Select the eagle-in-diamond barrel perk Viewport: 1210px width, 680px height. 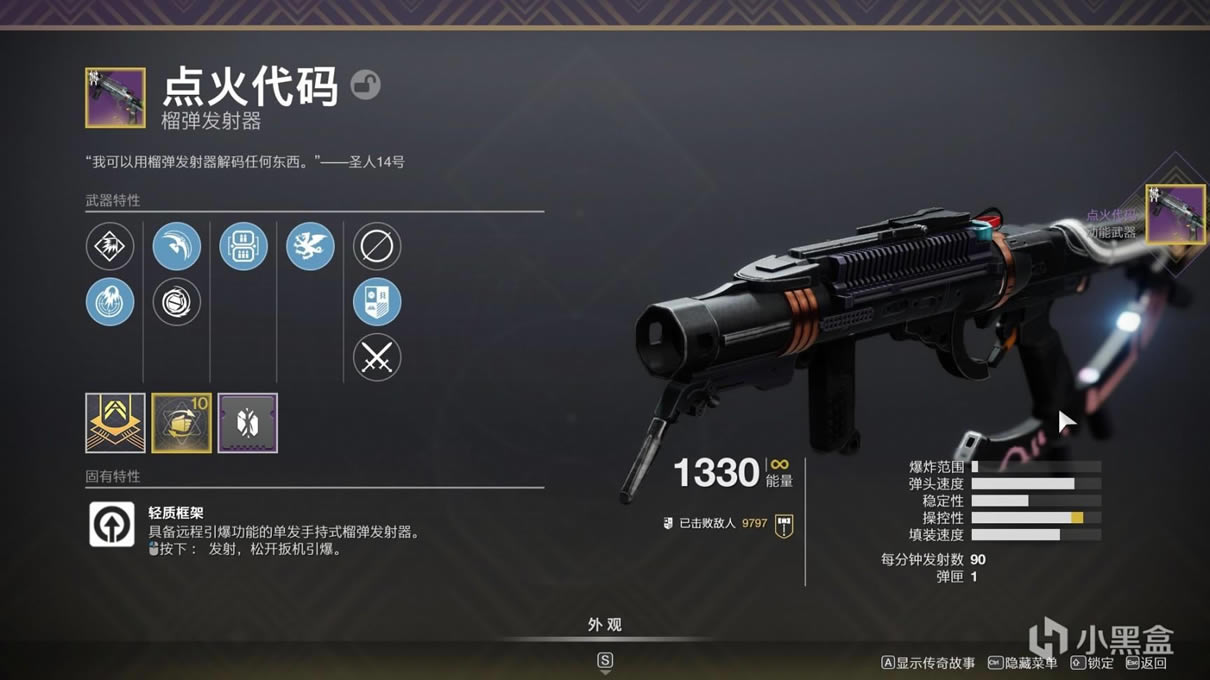(x=110, y=246)
